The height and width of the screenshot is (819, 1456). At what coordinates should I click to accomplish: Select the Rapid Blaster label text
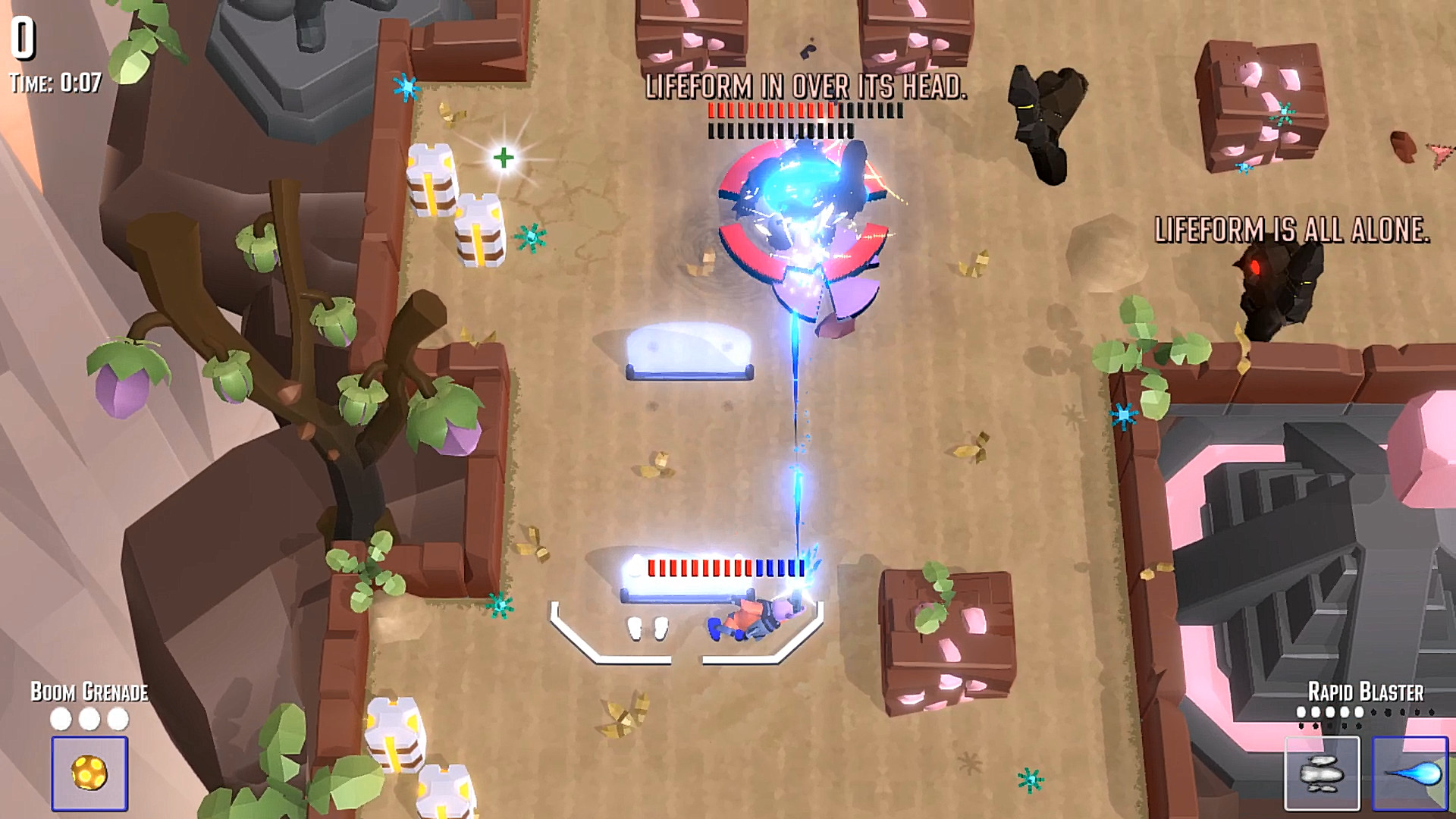click(x=1367, y=692)
